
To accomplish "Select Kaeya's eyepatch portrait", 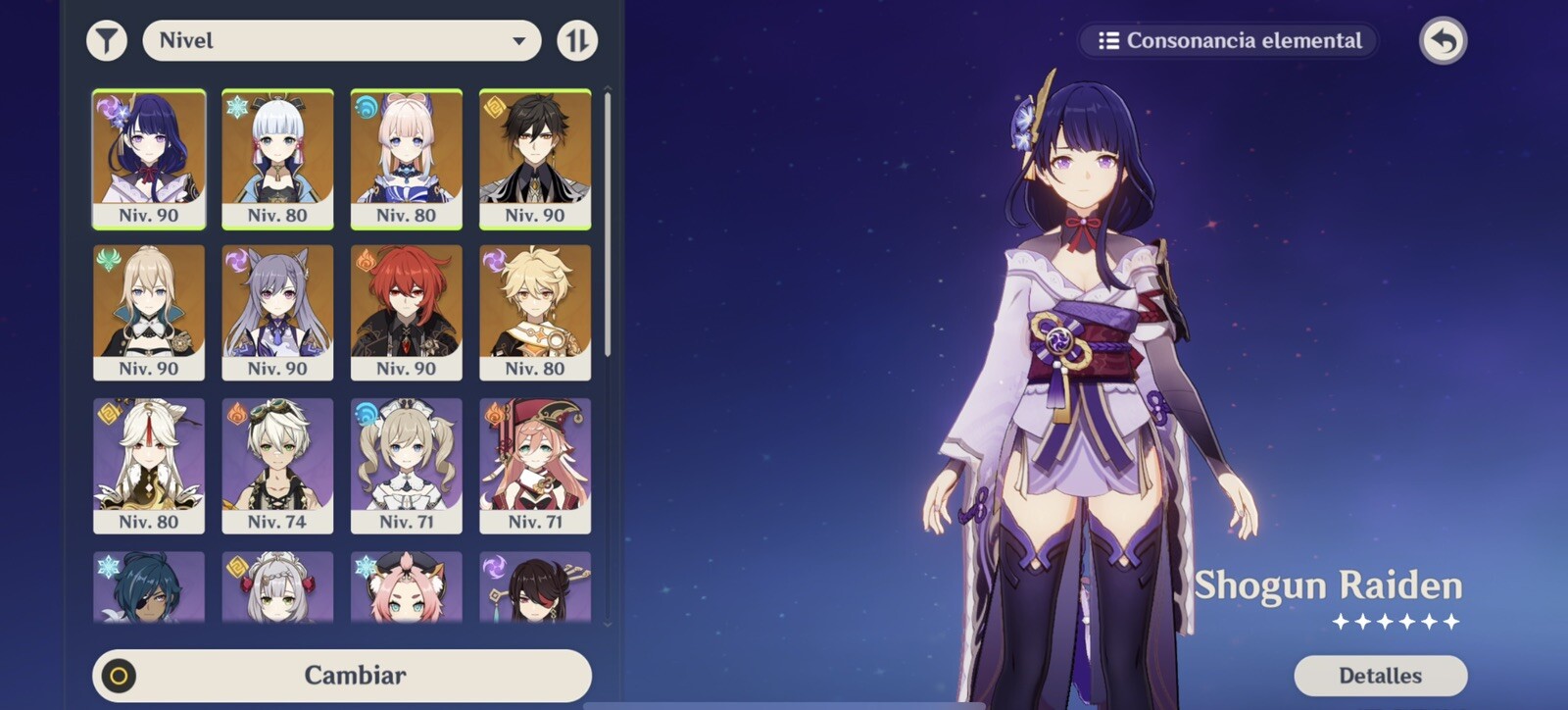I will (x=149, y=587).
